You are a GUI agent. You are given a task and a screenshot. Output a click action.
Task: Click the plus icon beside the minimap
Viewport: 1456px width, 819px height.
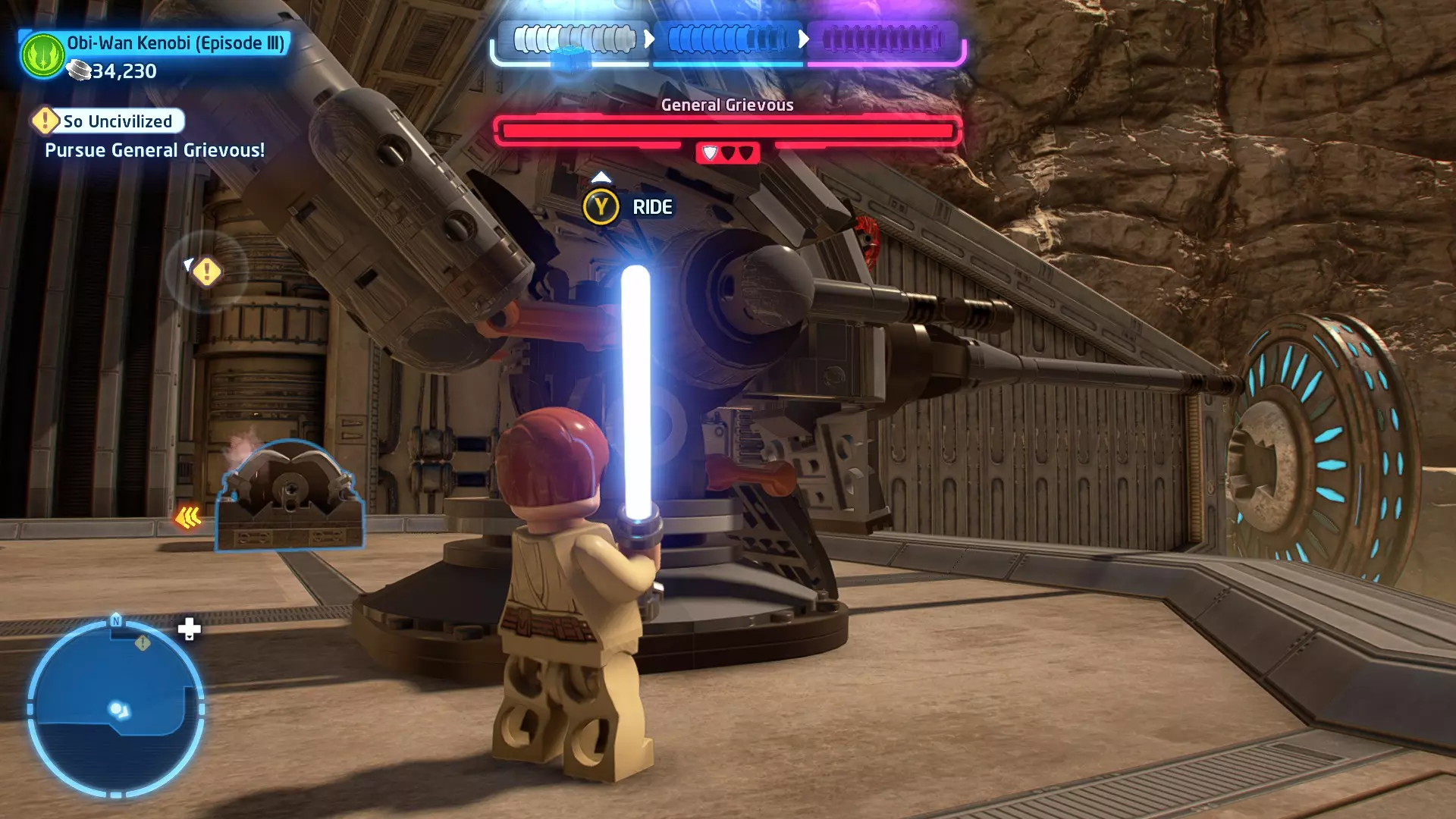tap(190, 629)
